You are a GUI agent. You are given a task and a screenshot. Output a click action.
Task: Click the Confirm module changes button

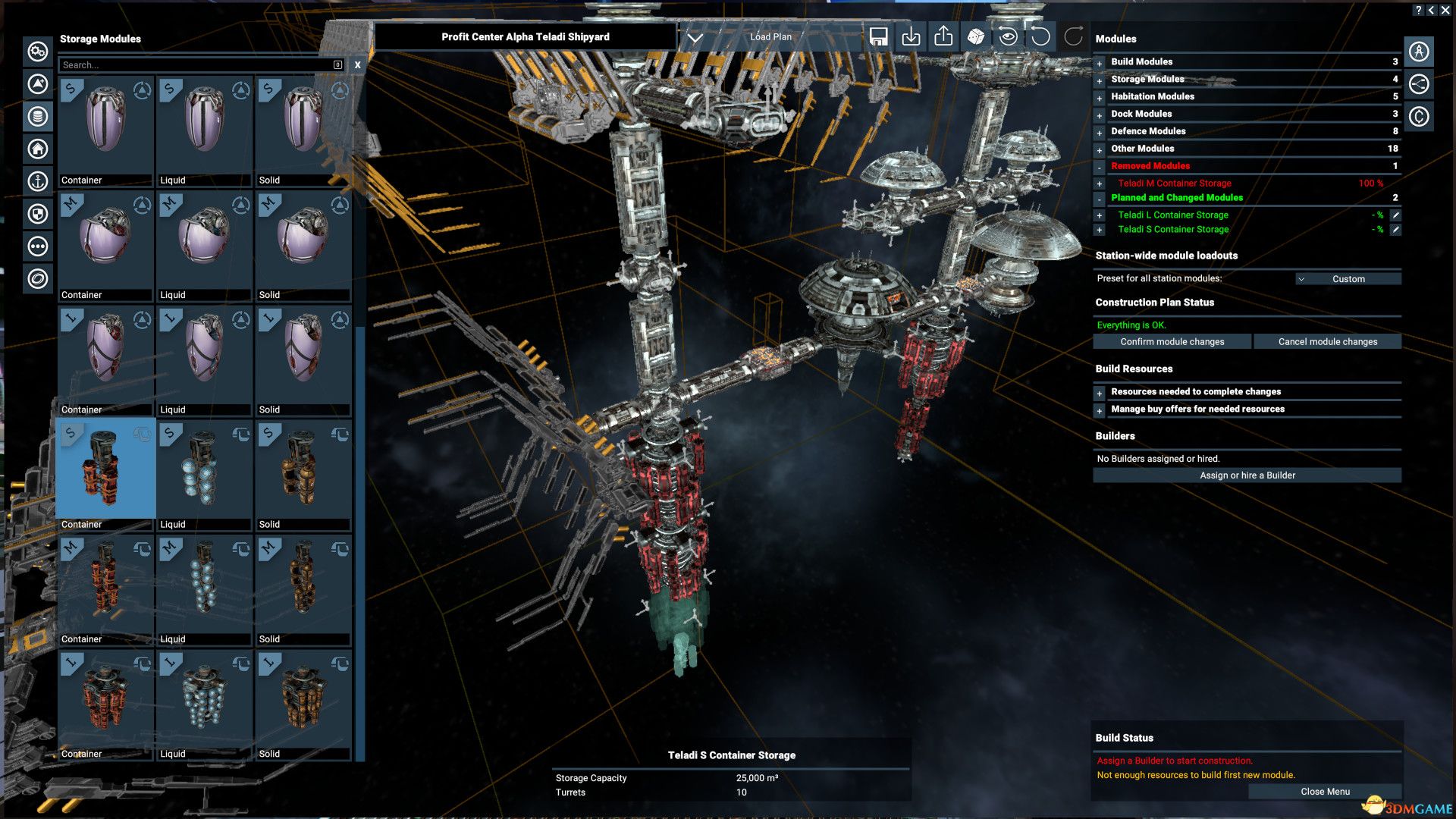tap(1172, 341)
